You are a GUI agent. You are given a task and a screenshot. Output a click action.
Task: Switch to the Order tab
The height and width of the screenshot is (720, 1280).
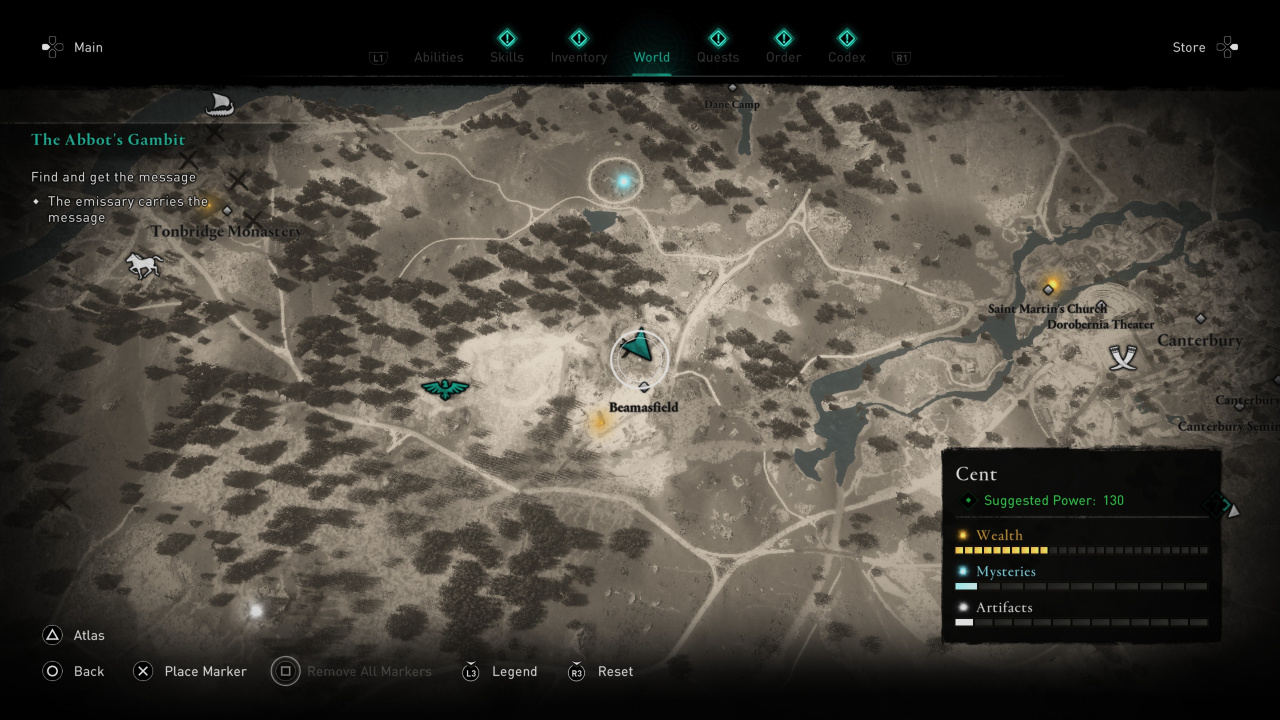click(783, 57)
